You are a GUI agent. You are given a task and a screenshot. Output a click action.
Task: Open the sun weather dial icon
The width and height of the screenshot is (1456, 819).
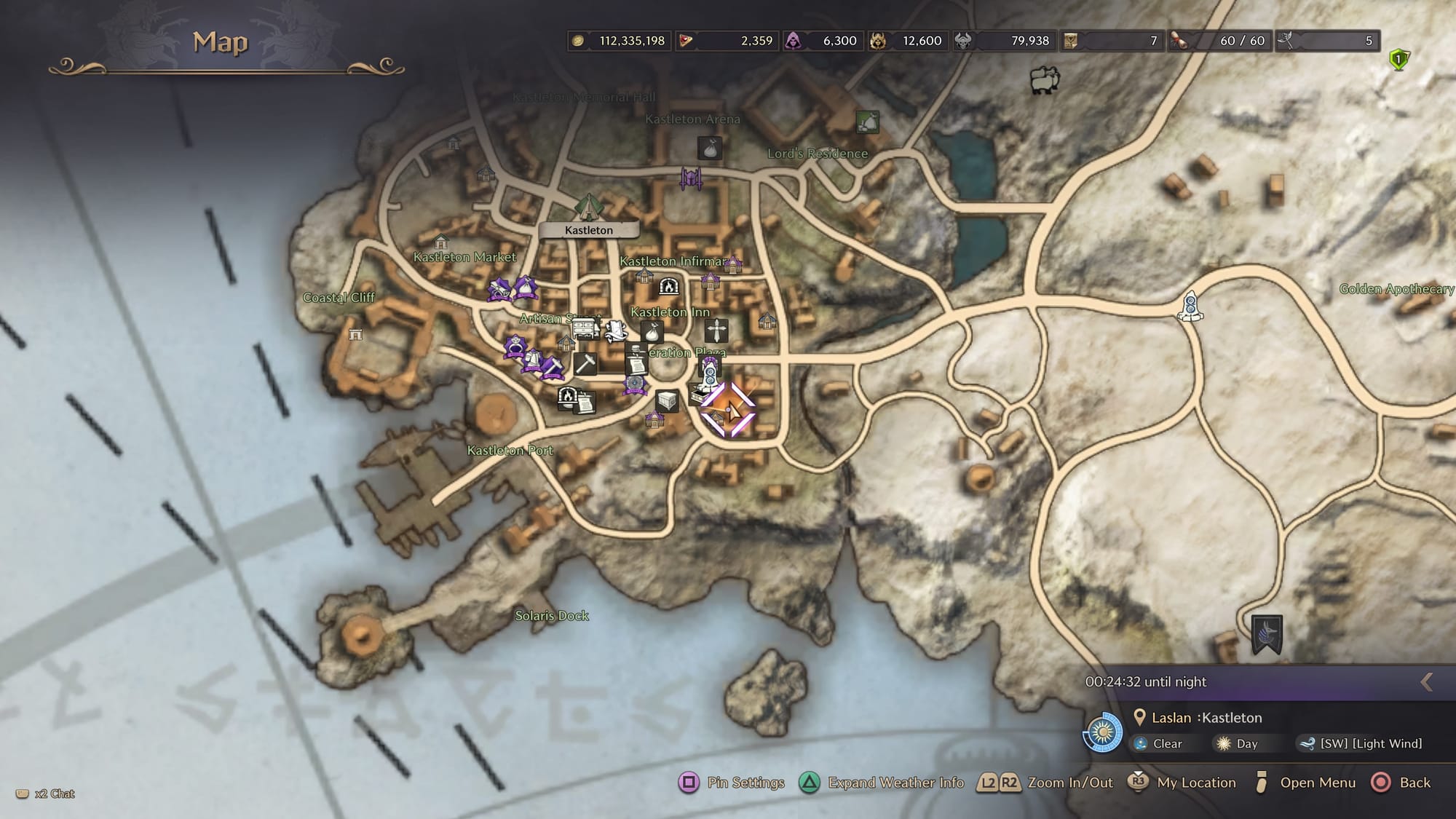1103,732
